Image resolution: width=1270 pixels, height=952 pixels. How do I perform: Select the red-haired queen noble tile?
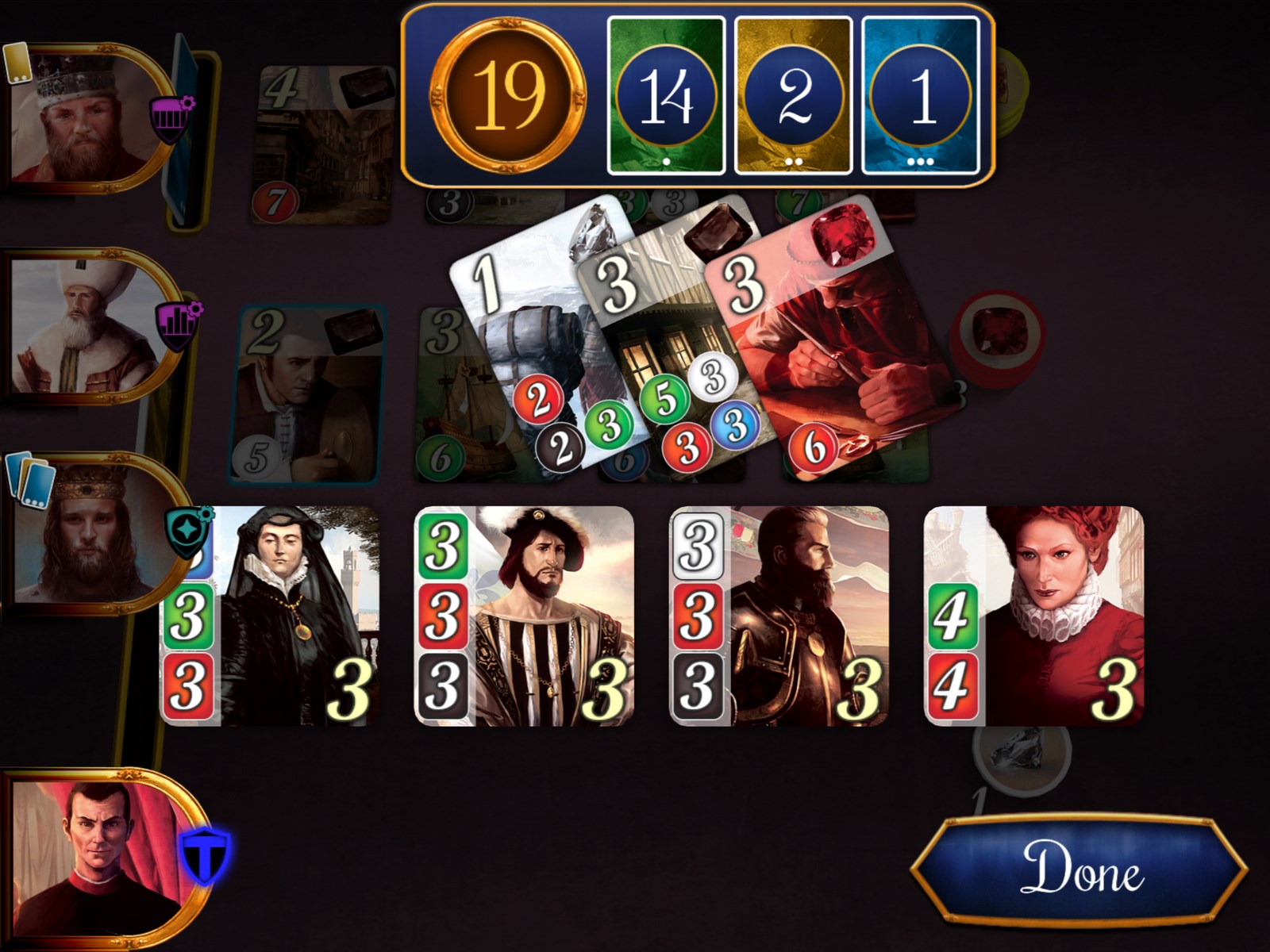(1034, 616)
